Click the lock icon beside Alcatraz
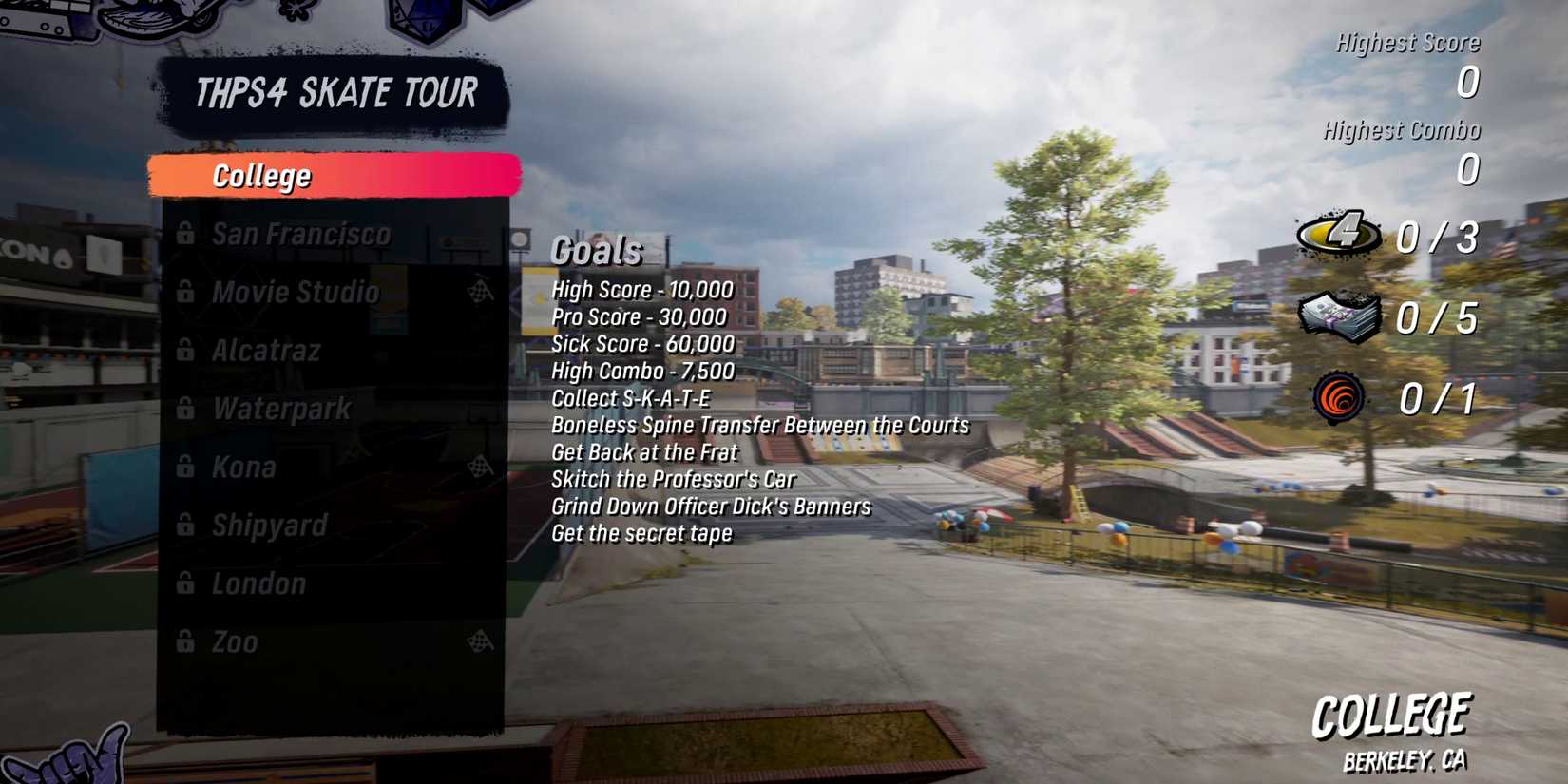Image resolution: width=1568 pixels, height=784 pixels. [186, 350]
